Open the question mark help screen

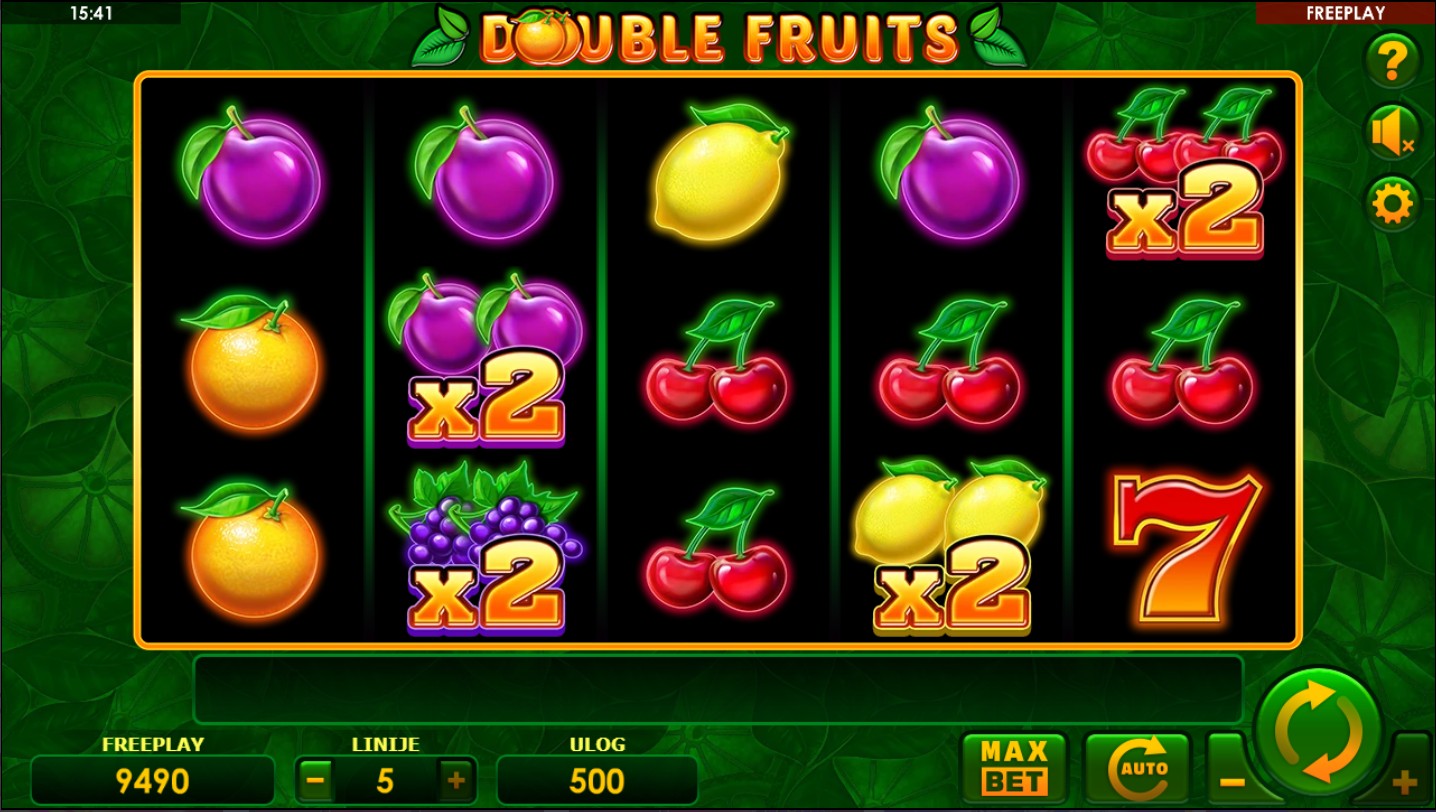[x=1392, y=62]
